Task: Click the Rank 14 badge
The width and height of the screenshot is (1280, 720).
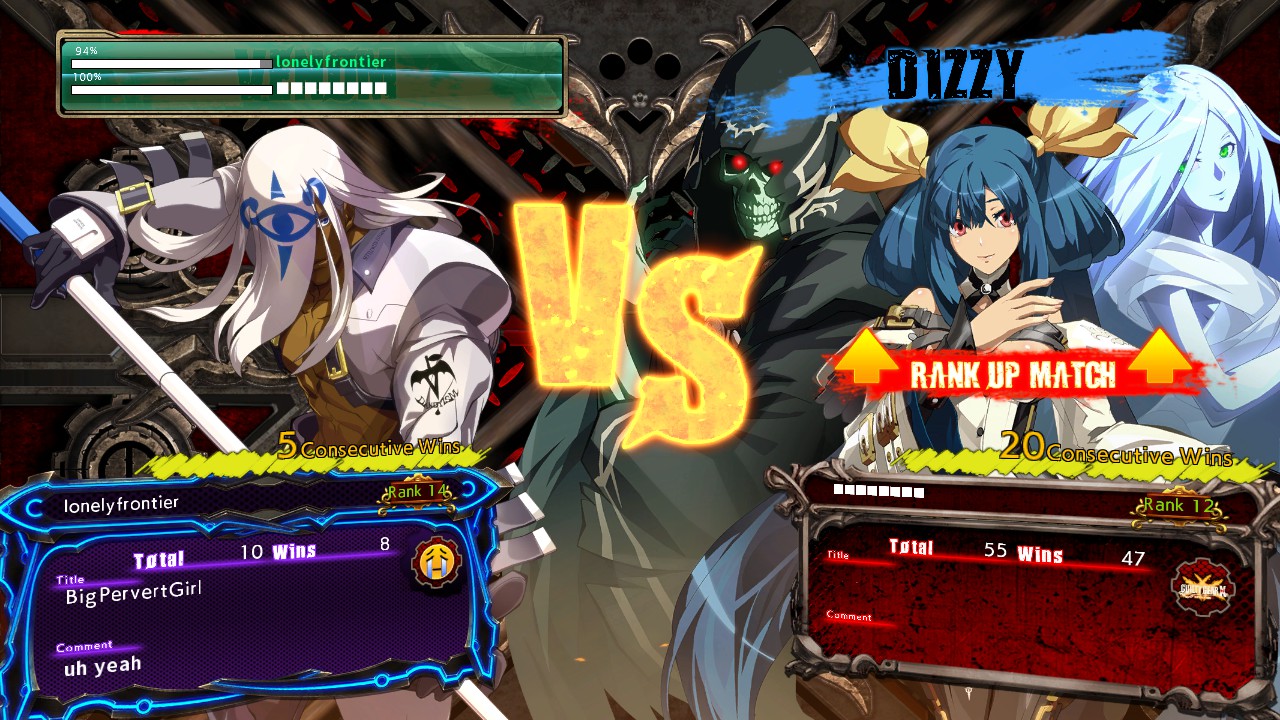Action: click(x=416, y=492)
